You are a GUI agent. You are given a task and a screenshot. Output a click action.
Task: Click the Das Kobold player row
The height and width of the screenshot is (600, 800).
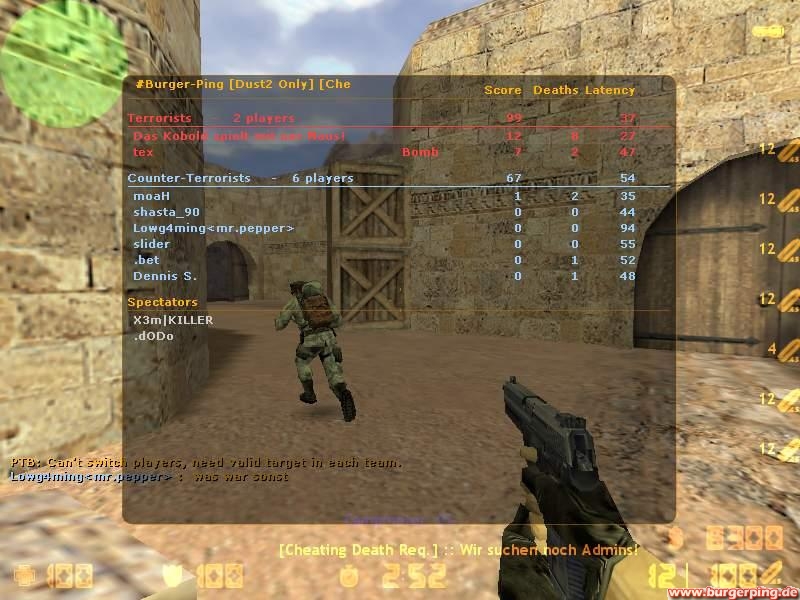tap(239, 136)
